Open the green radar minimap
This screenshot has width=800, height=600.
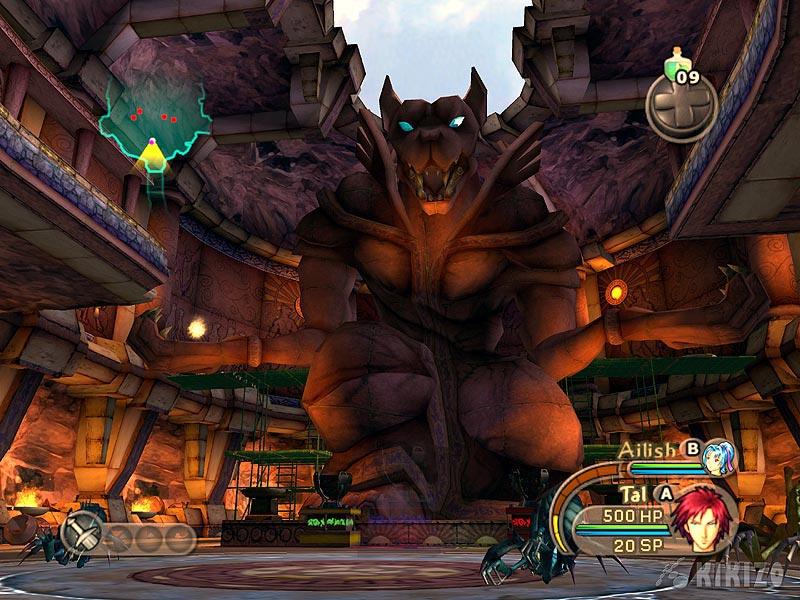click(155, 124)
